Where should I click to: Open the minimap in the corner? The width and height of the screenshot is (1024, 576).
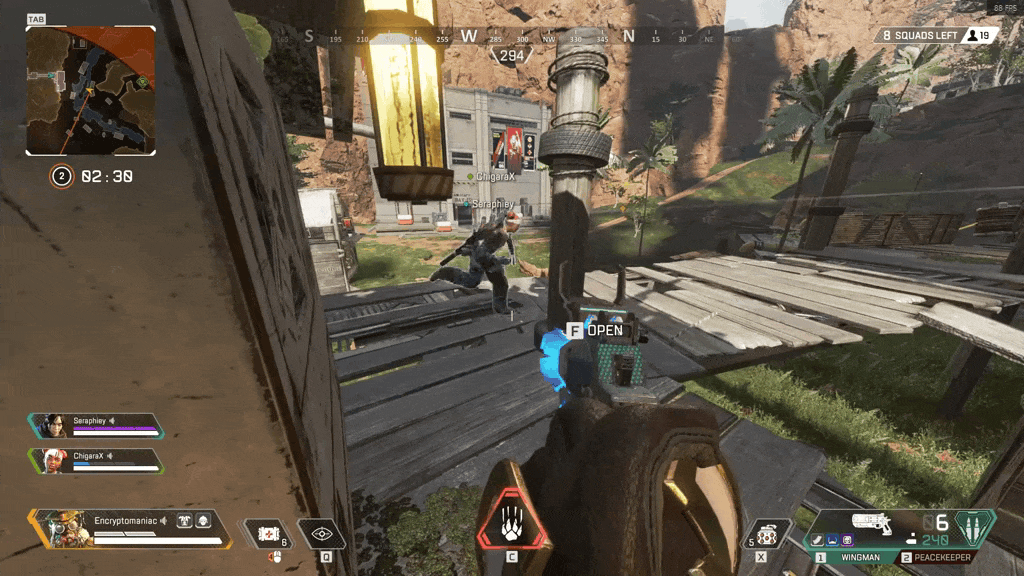[90, 90]
